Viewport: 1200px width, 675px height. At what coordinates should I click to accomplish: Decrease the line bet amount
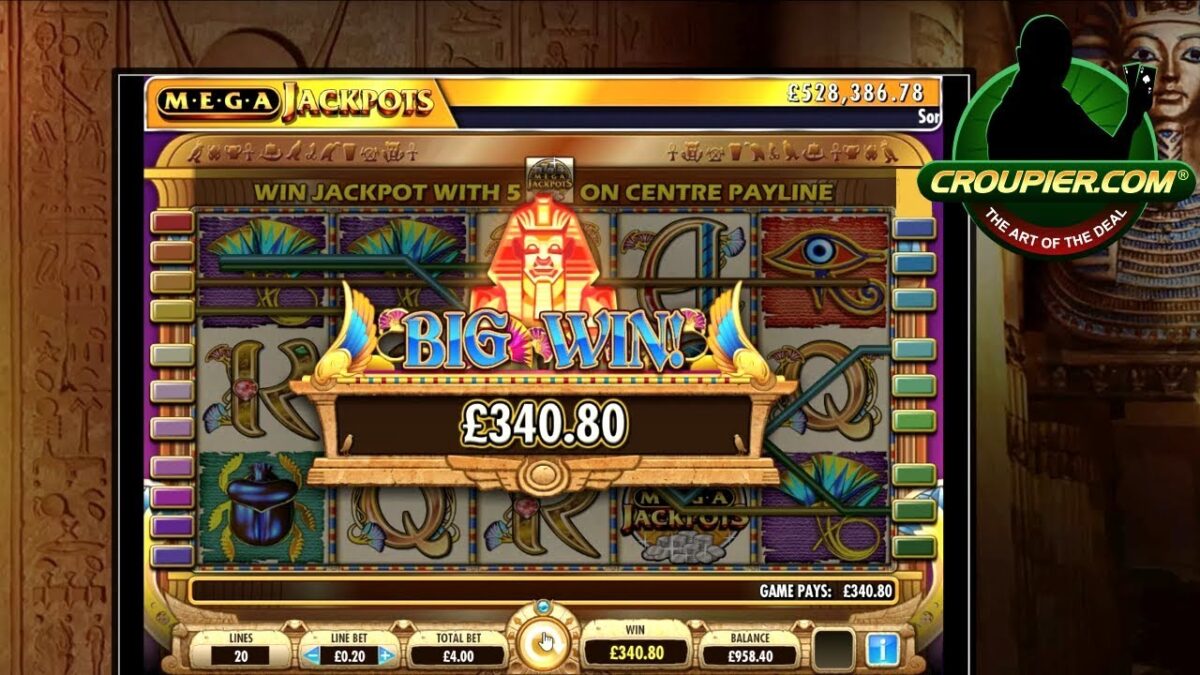coord(314,656)
